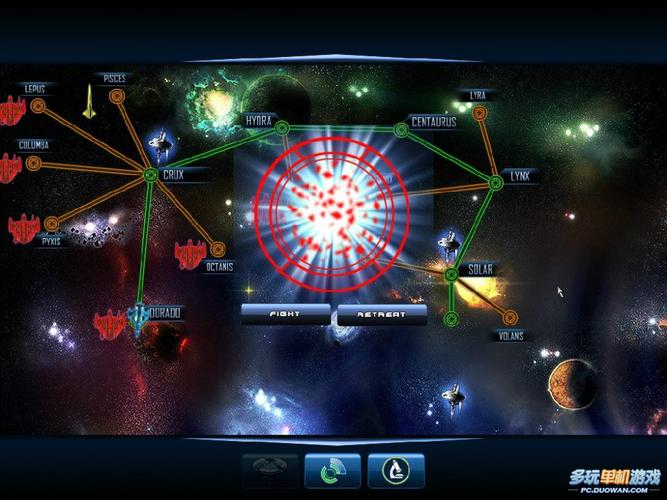Choose the Centaurus system node
The width and height of the screenshot is (667, 500).
[401, 126]
